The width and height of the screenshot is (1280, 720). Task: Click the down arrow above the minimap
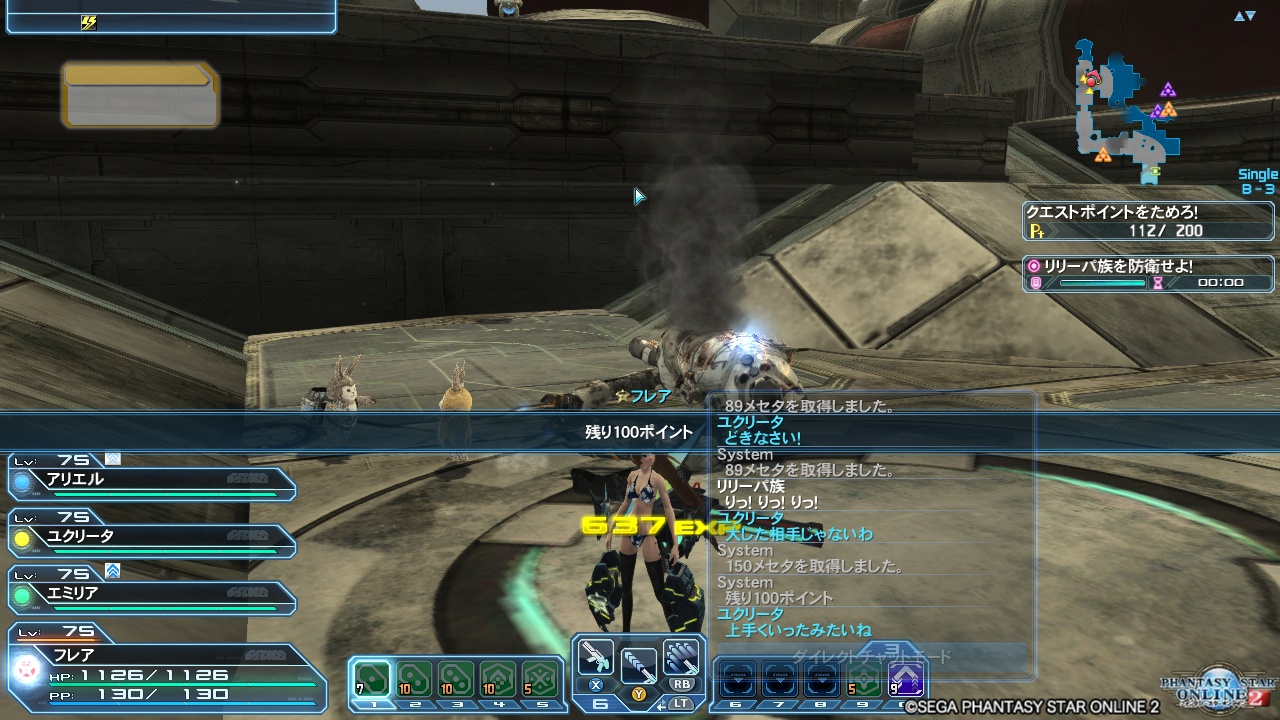pyautogui.click(x=1250, y=16)
